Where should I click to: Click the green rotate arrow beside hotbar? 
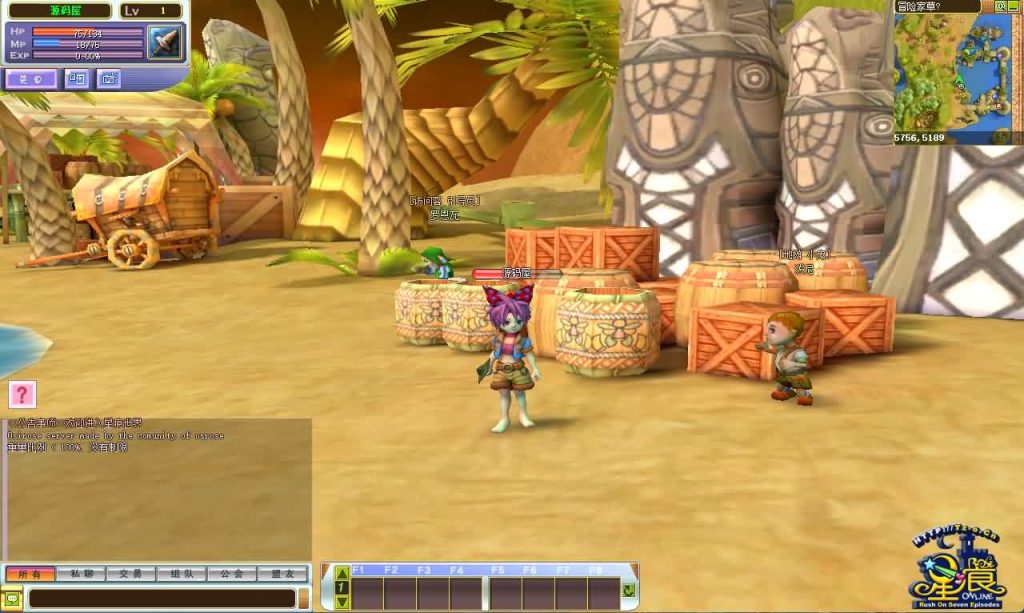coord(628,591)
